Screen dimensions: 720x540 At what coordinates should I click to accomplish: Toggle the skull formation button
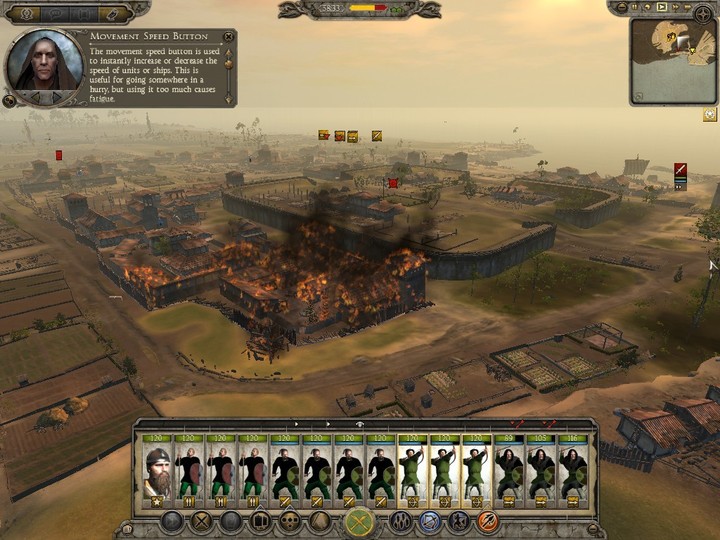point(289,522)
